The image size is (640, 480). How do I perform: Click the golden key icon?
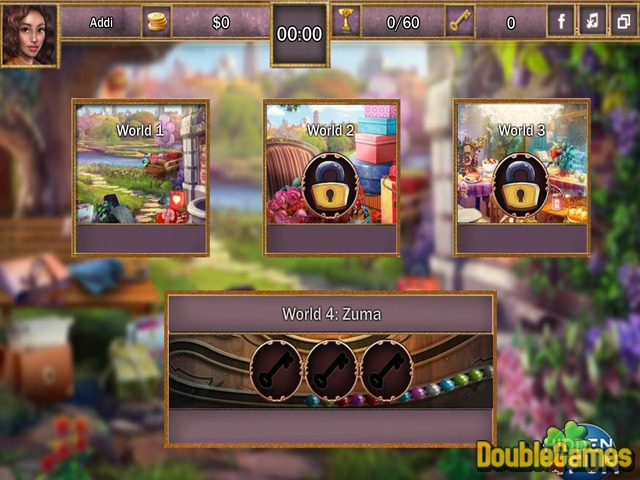(x=461, y=22)
